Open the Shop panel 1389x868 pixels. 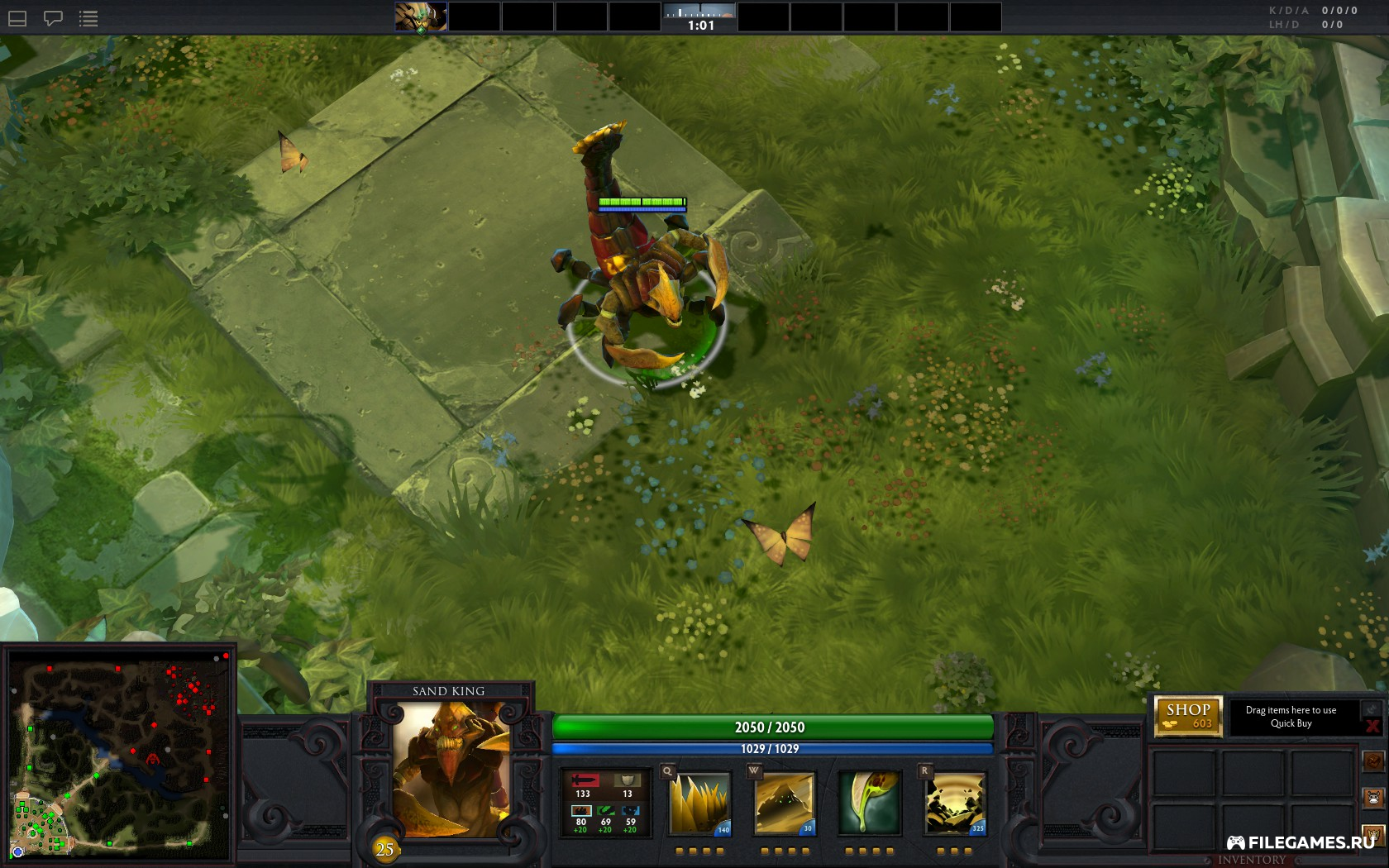click(x=1188, y=716)
